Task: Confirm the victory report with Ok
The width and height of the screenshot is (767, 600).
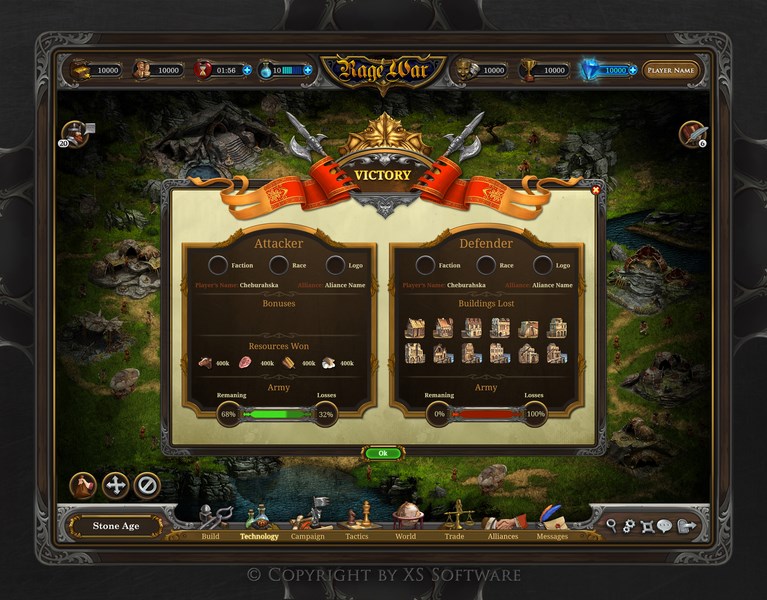Action: (383, 453)
